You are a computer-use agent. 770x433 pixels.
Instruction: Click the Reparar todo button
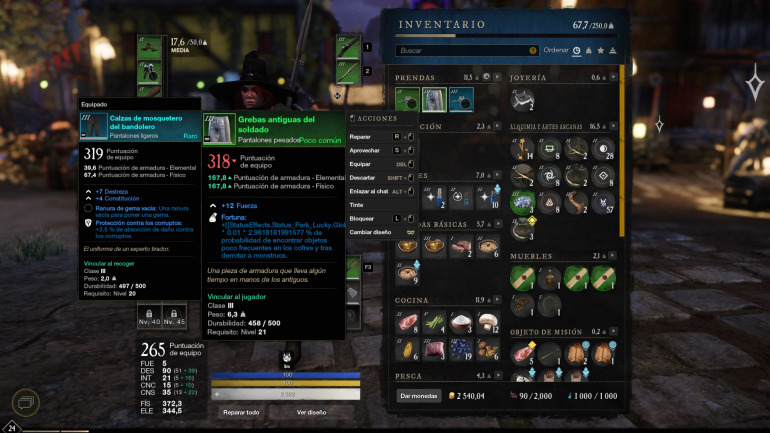point(241,412)
